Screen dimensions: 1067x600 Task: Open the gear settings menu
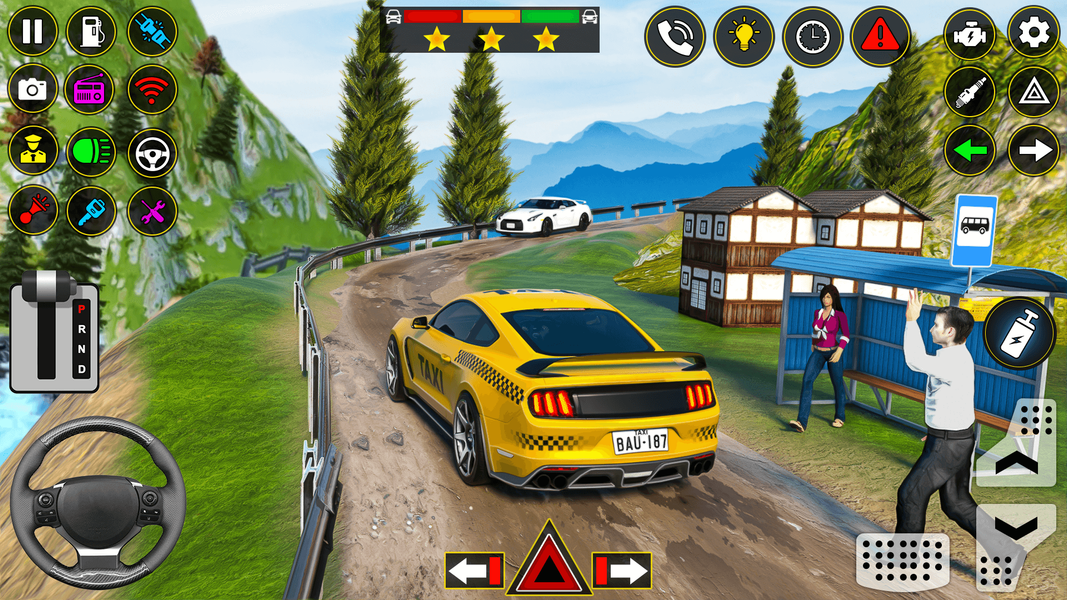pos(1033,33)
